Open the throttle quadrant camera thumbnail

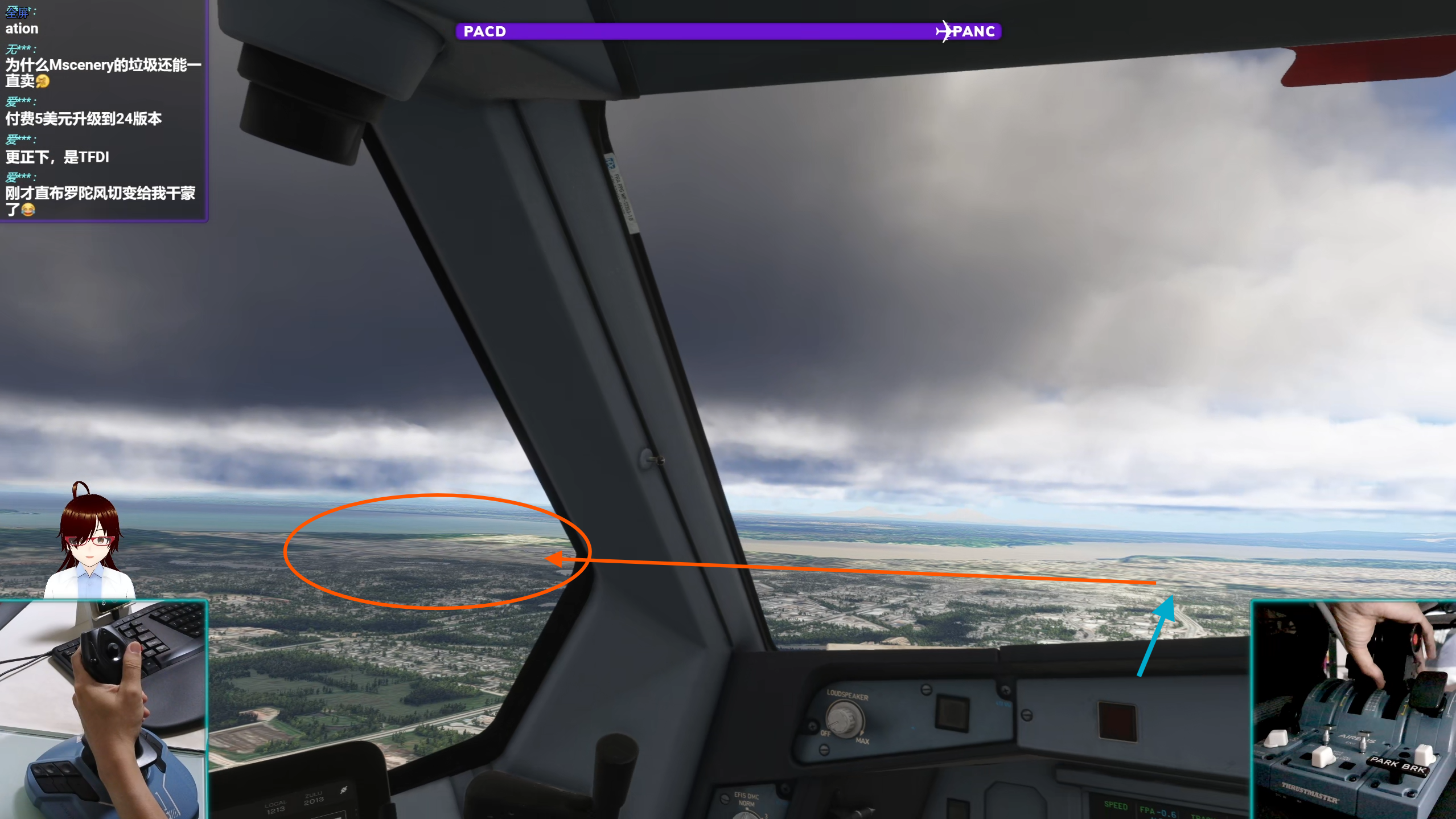click(1353, 710)
